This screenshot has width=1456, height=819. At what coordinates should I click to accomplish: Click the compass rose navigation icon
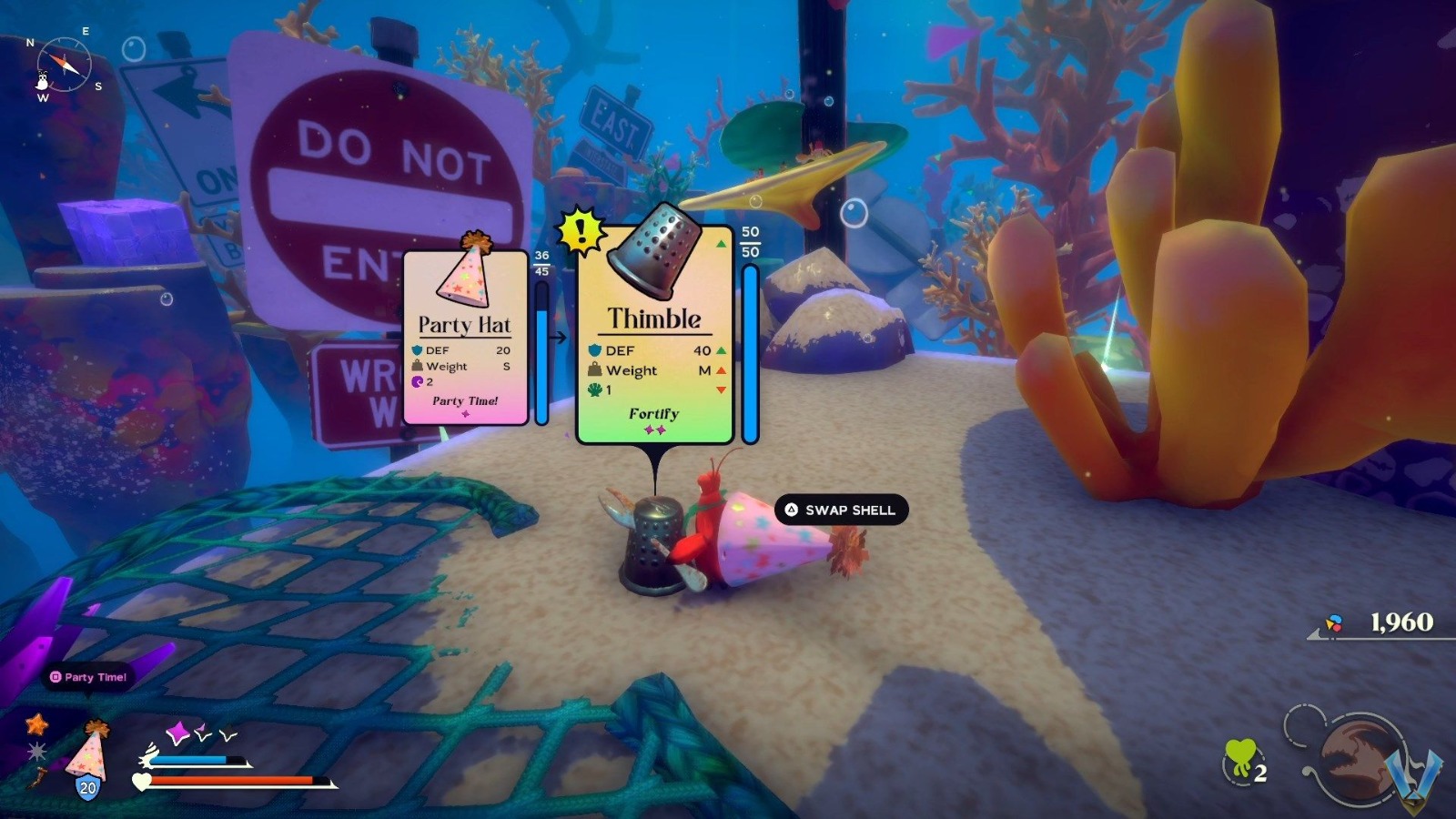tap(62, 62)
